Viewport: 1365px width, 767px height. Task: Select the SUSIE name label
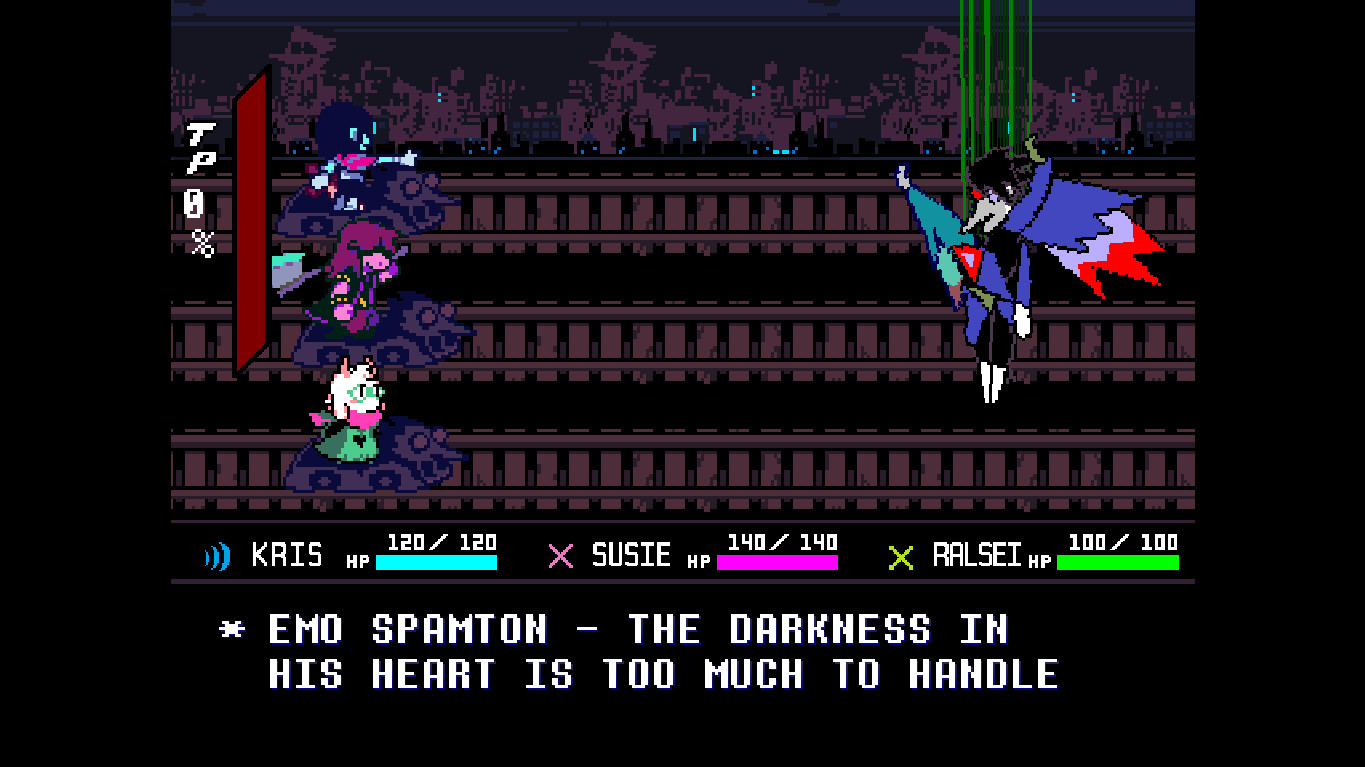[x=631, y=554]
